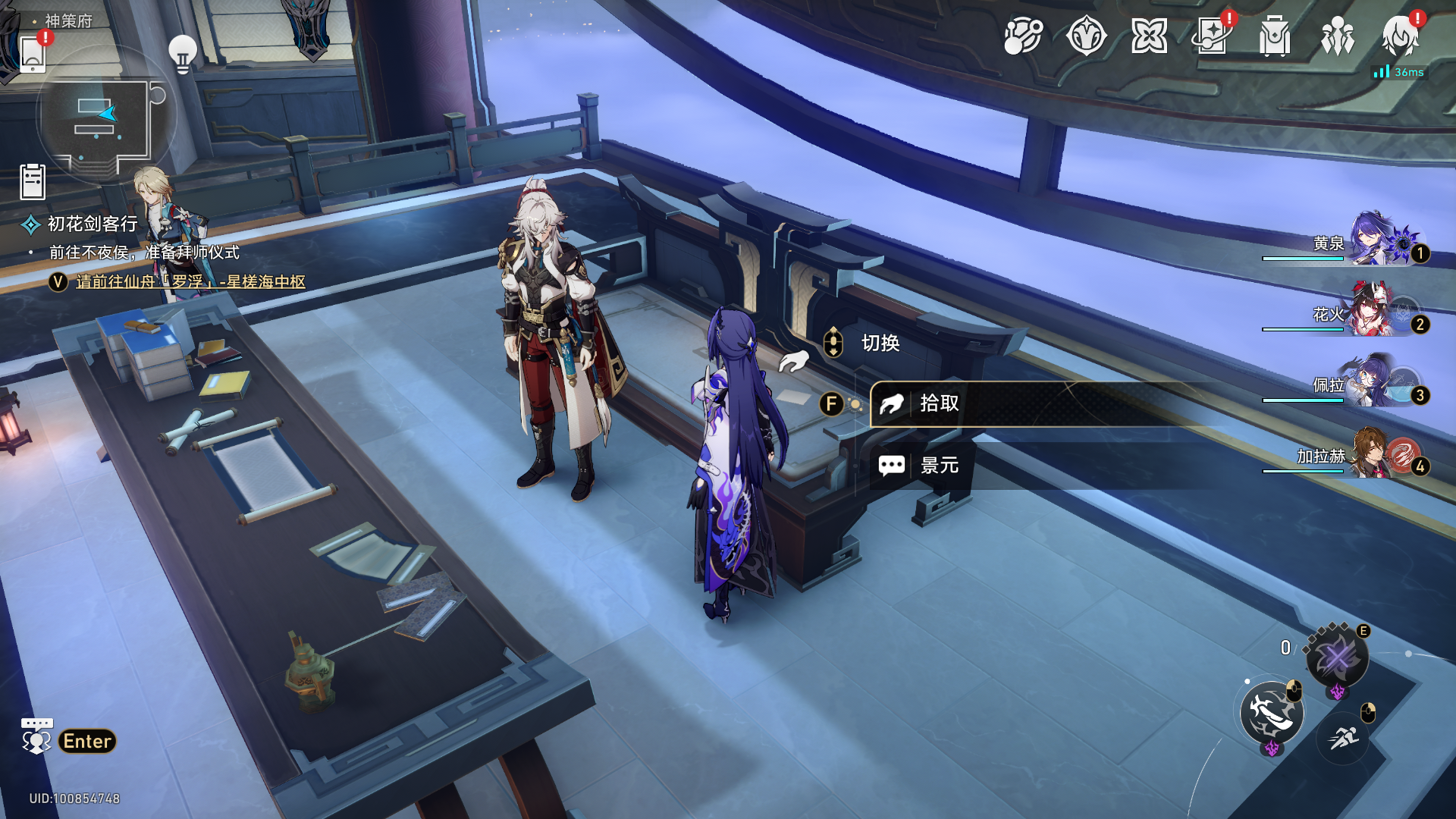Toggle the sprint running icon

tap(1343, 736)
